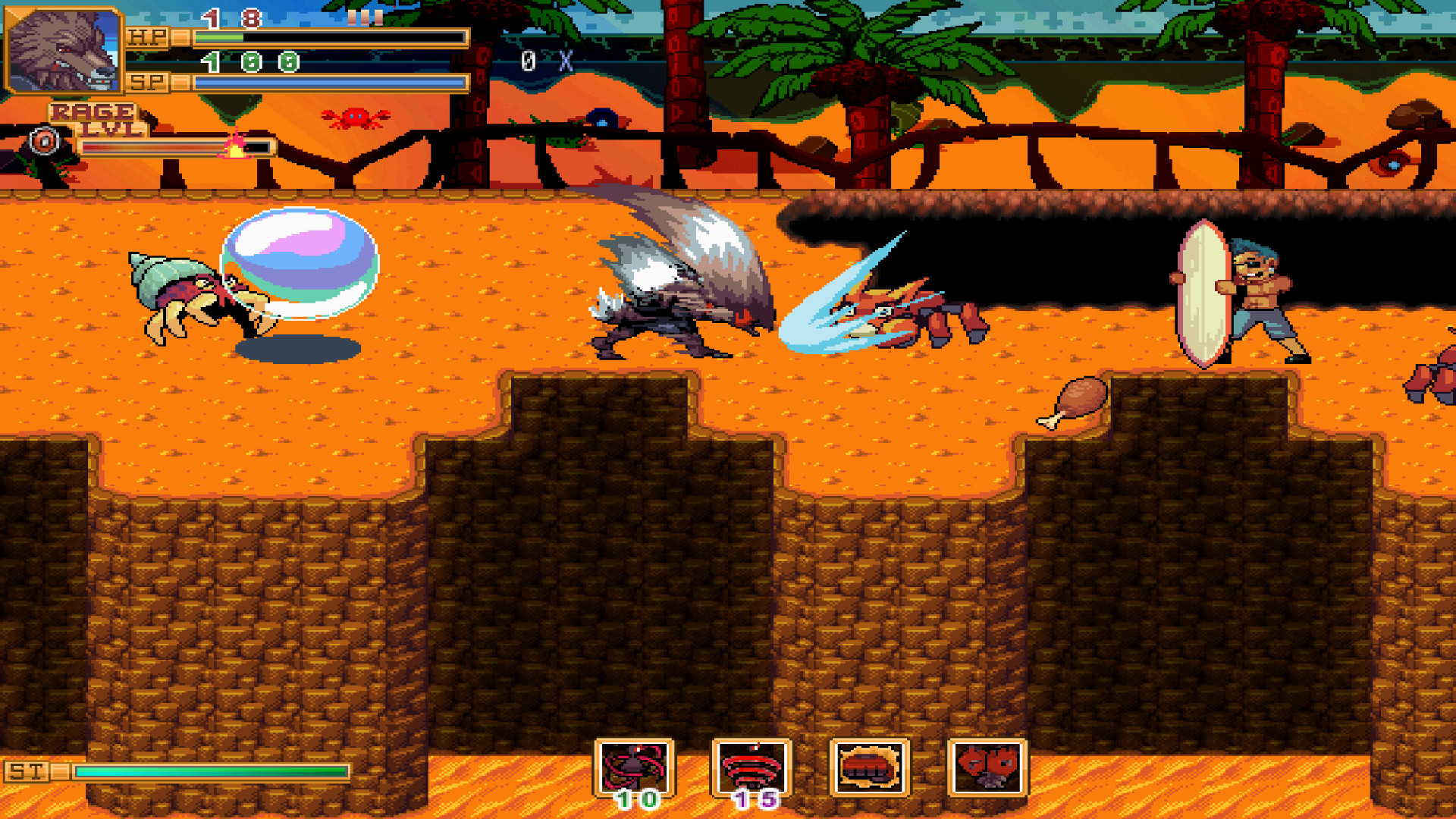The image size is (1456, 819).
Task: Click the blue SP bar
Action: point(326,80)
